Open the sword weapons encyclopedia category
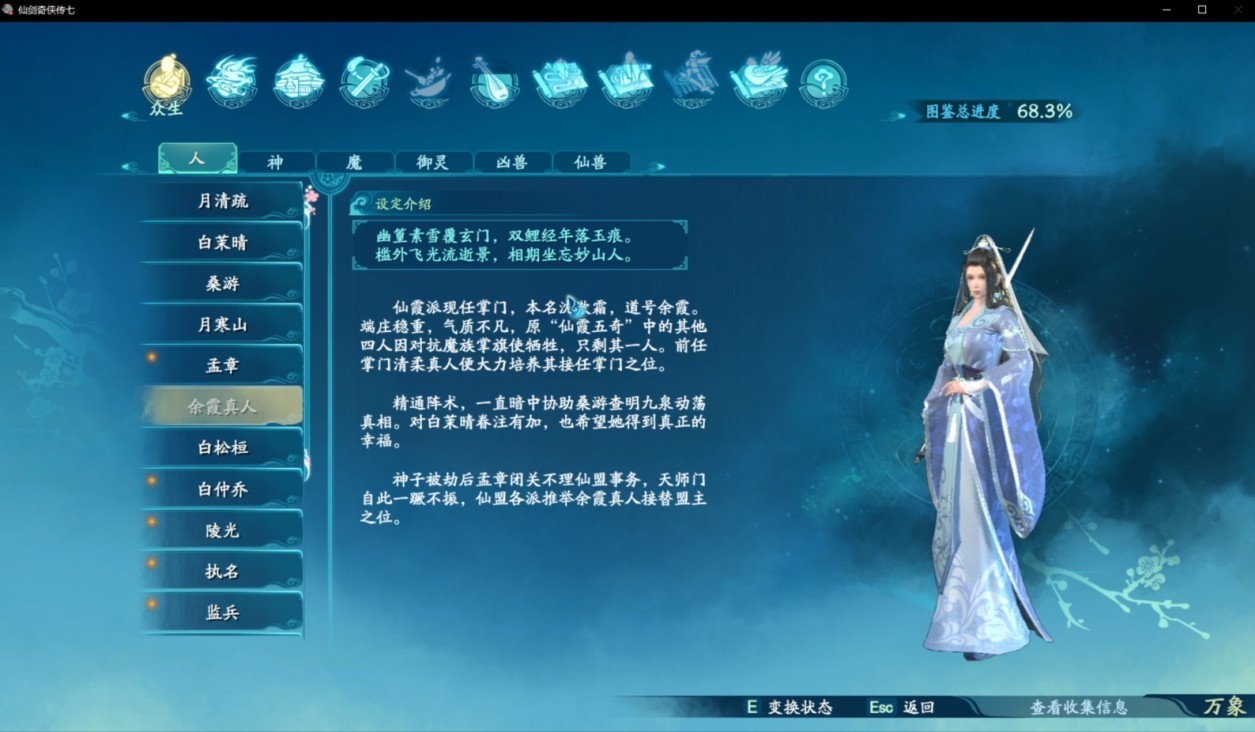The image size is (1255, 732). pyautogui.click(x=364, y=81)
